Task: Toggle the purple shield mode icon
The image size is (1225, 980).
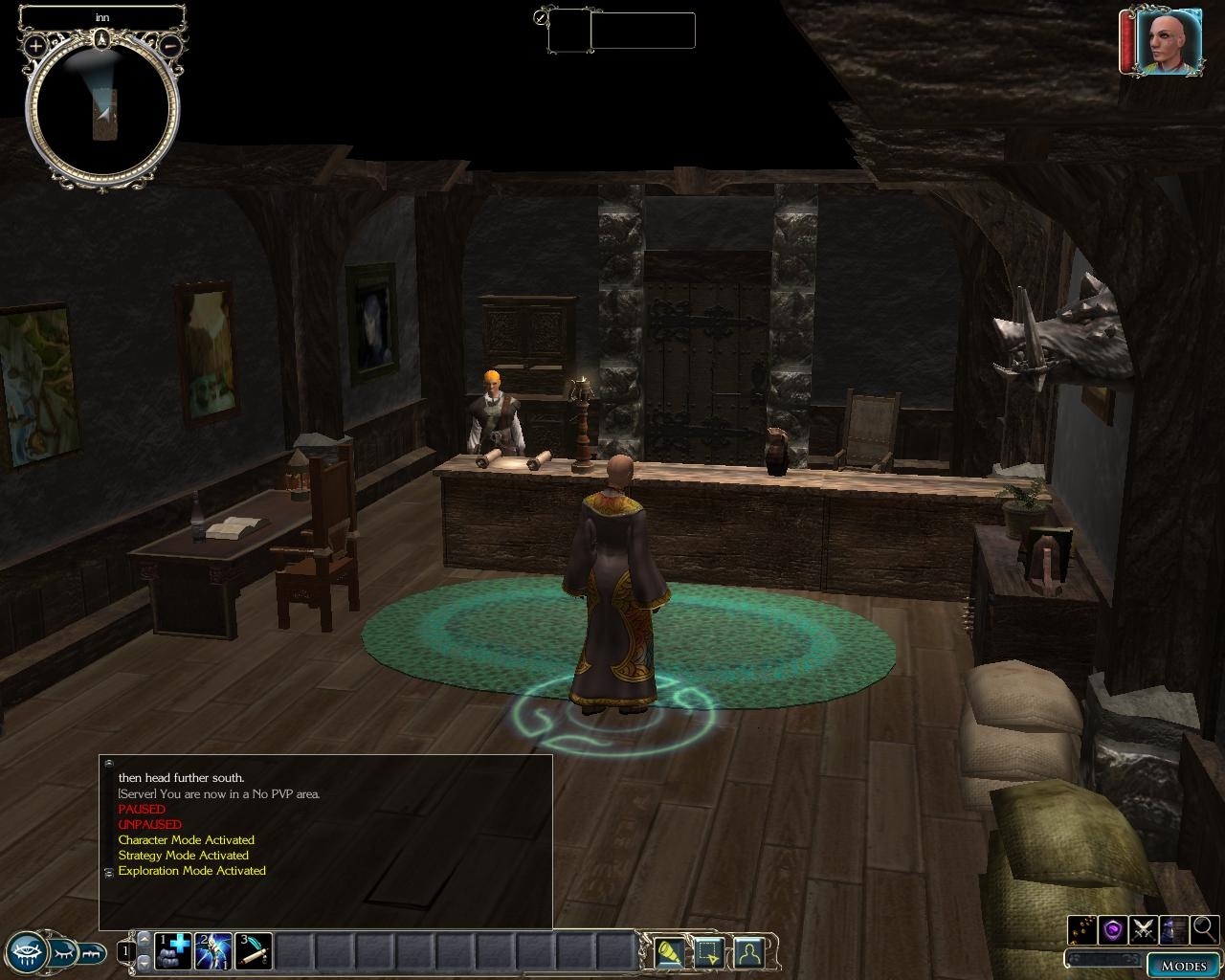Action: pos(1113,928)
